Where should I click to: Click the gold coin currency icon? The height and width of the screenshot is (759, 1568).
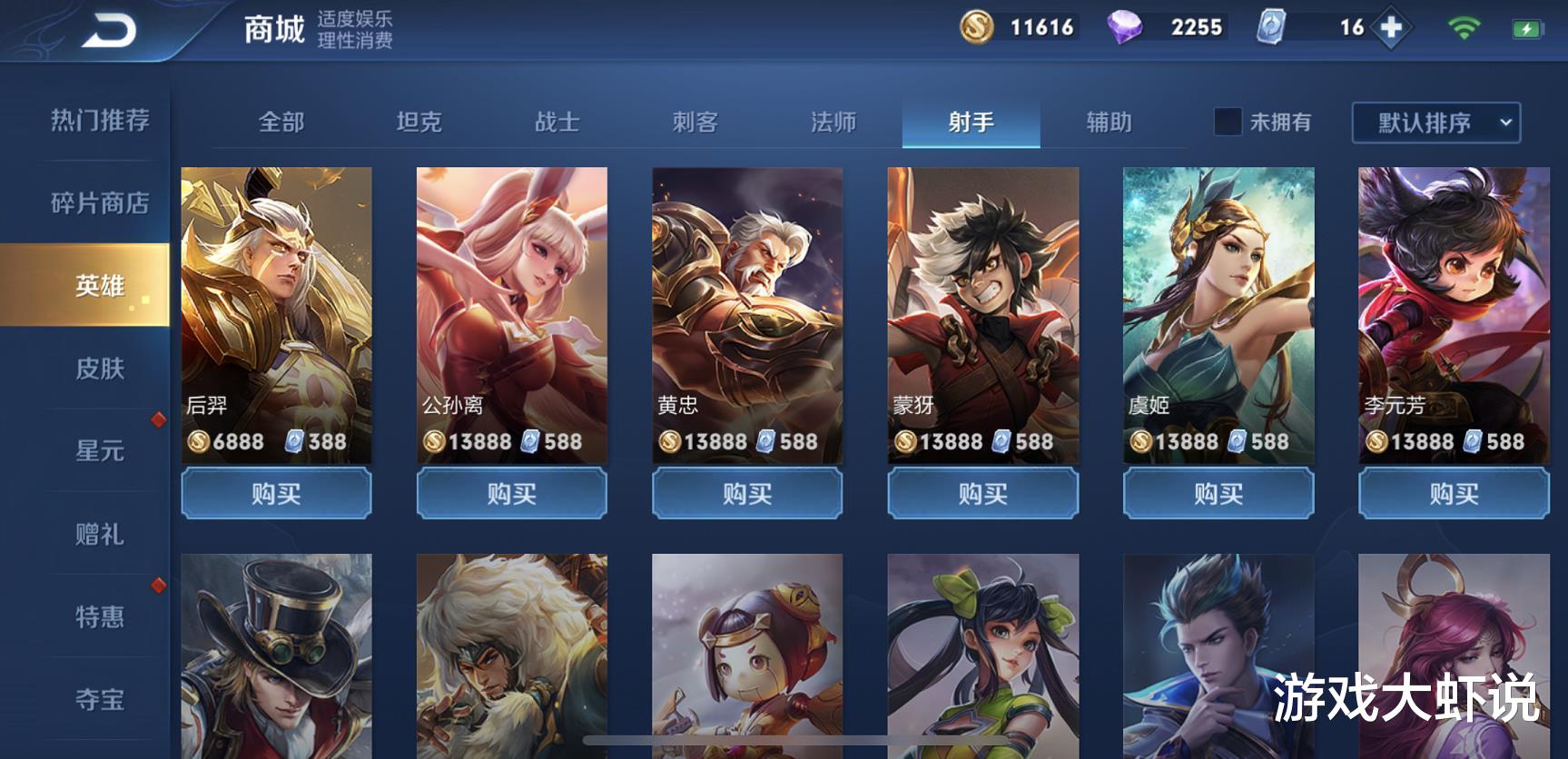976,28
